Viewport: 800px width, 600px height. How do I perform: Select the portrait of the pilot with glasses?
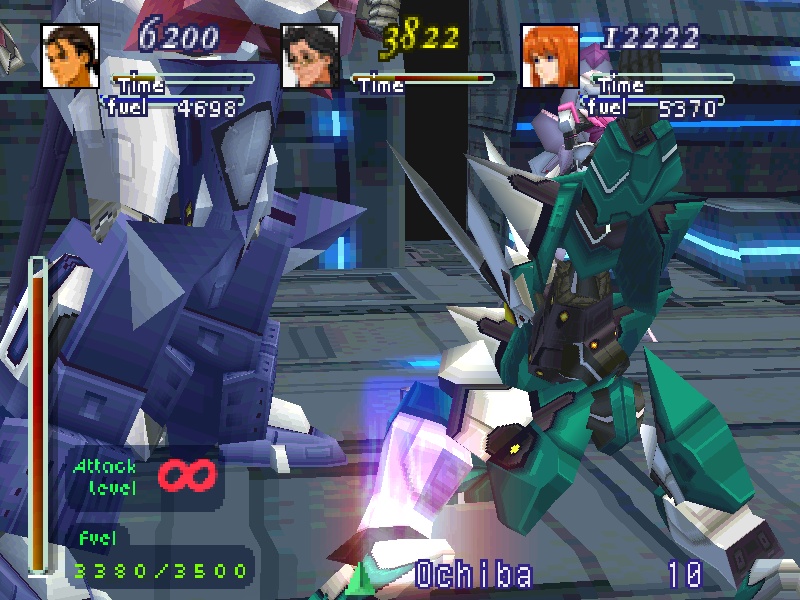pyautogui.click(x=309, y=55)
